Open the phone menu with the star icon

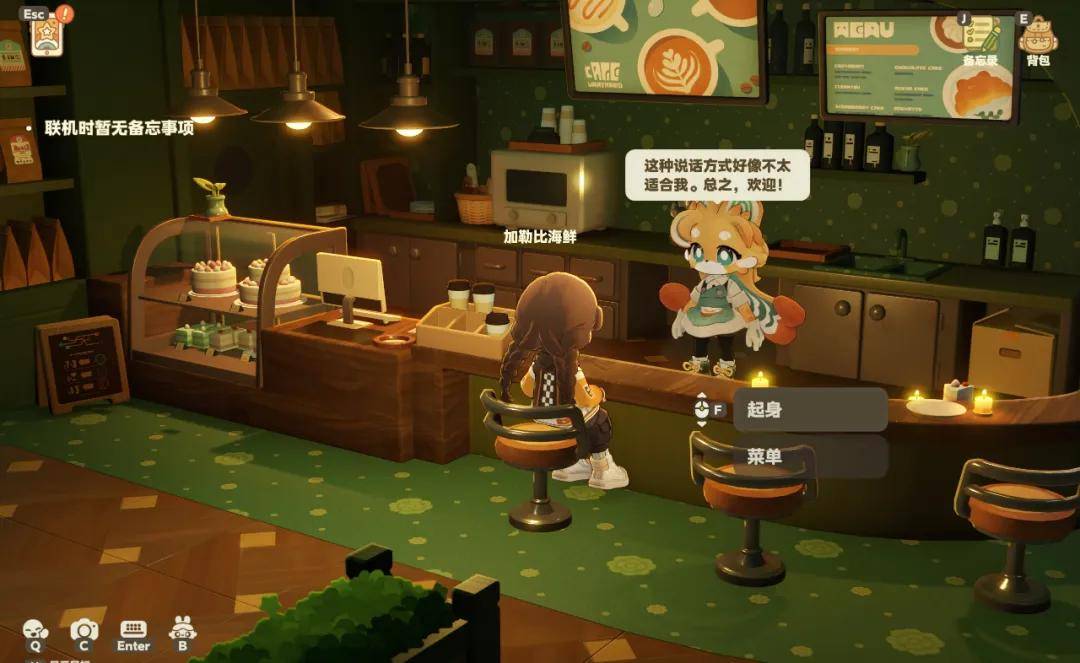pos(46,37)
